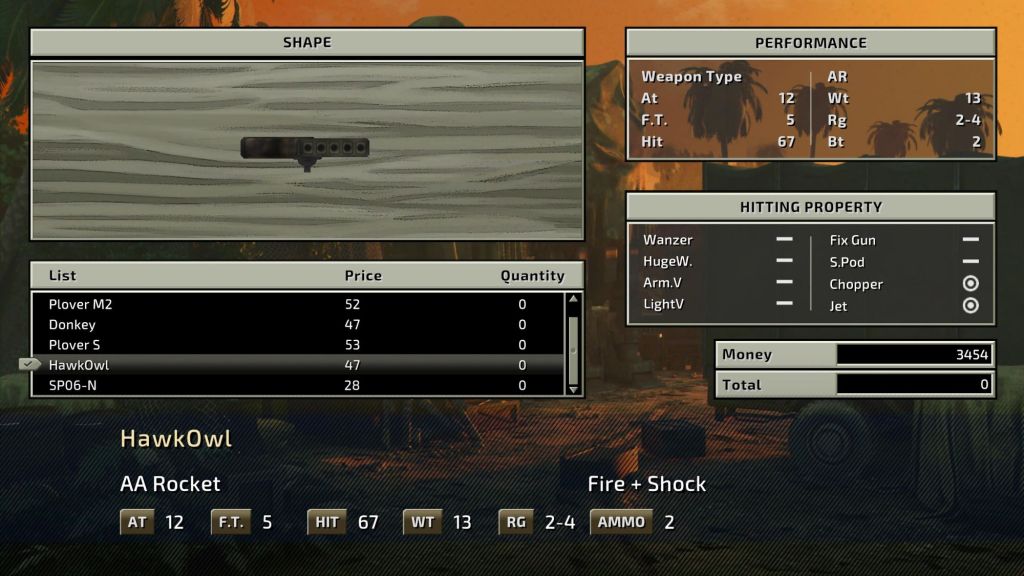
Task: Click the list scrollbar up arrow
Action: point(573,299)
